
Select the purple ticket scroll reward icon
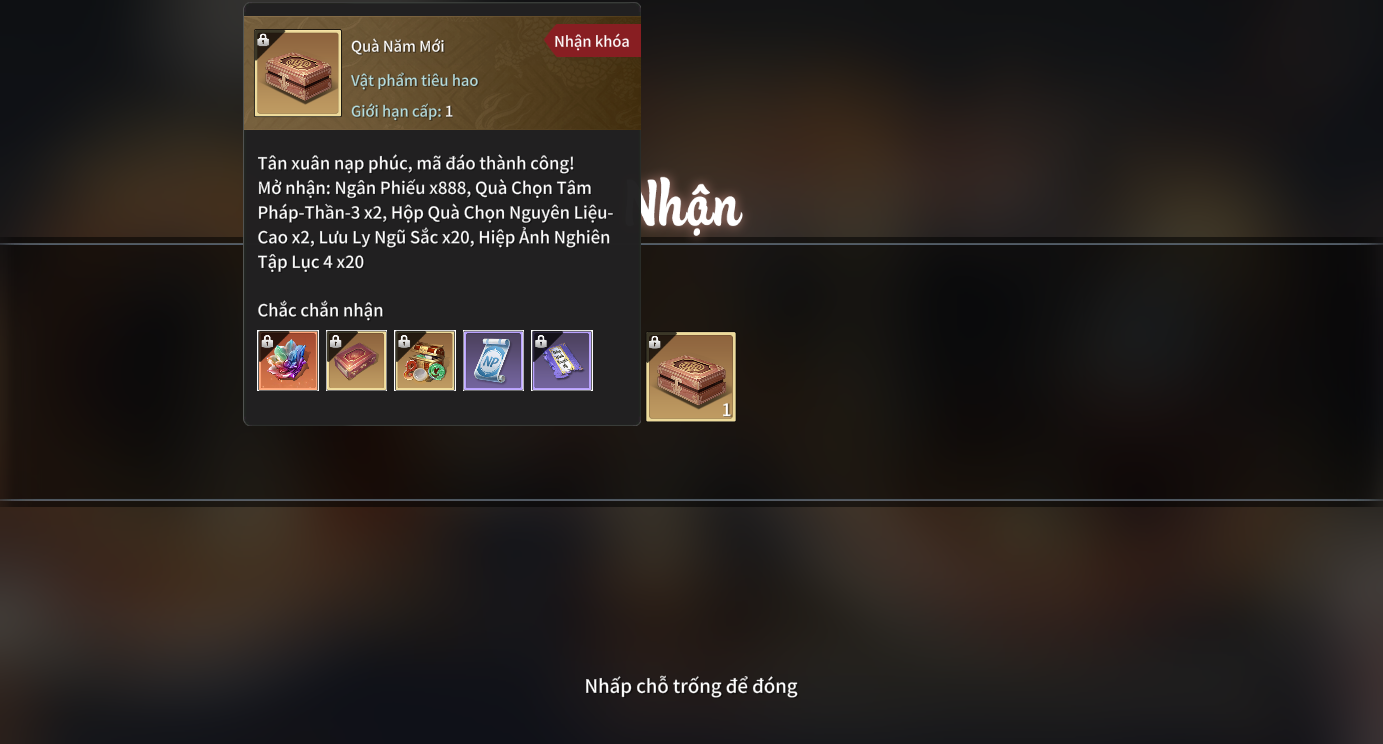coord(562,360)
